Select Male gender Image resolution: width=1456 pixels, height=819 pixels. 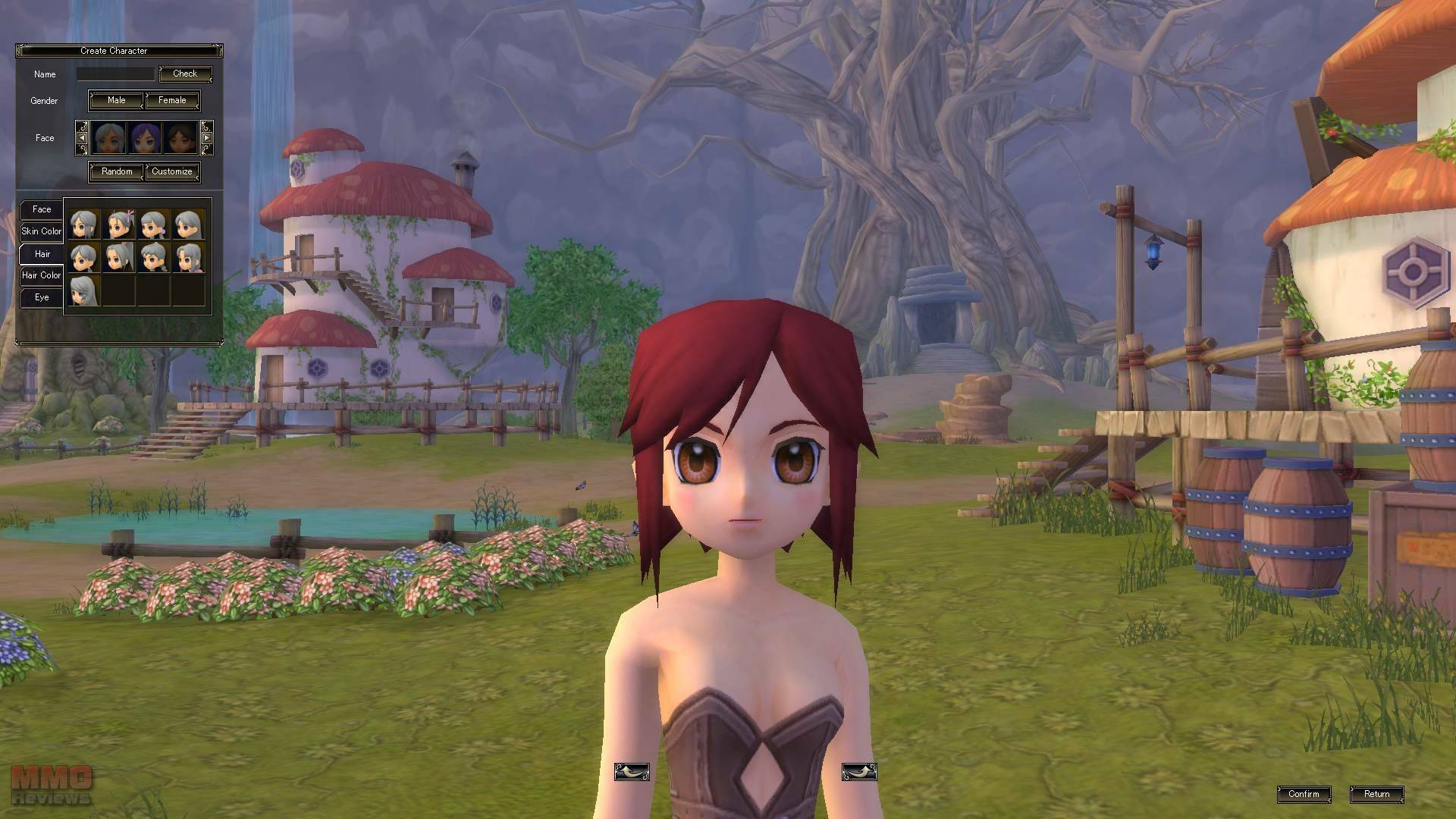[116, 100]
